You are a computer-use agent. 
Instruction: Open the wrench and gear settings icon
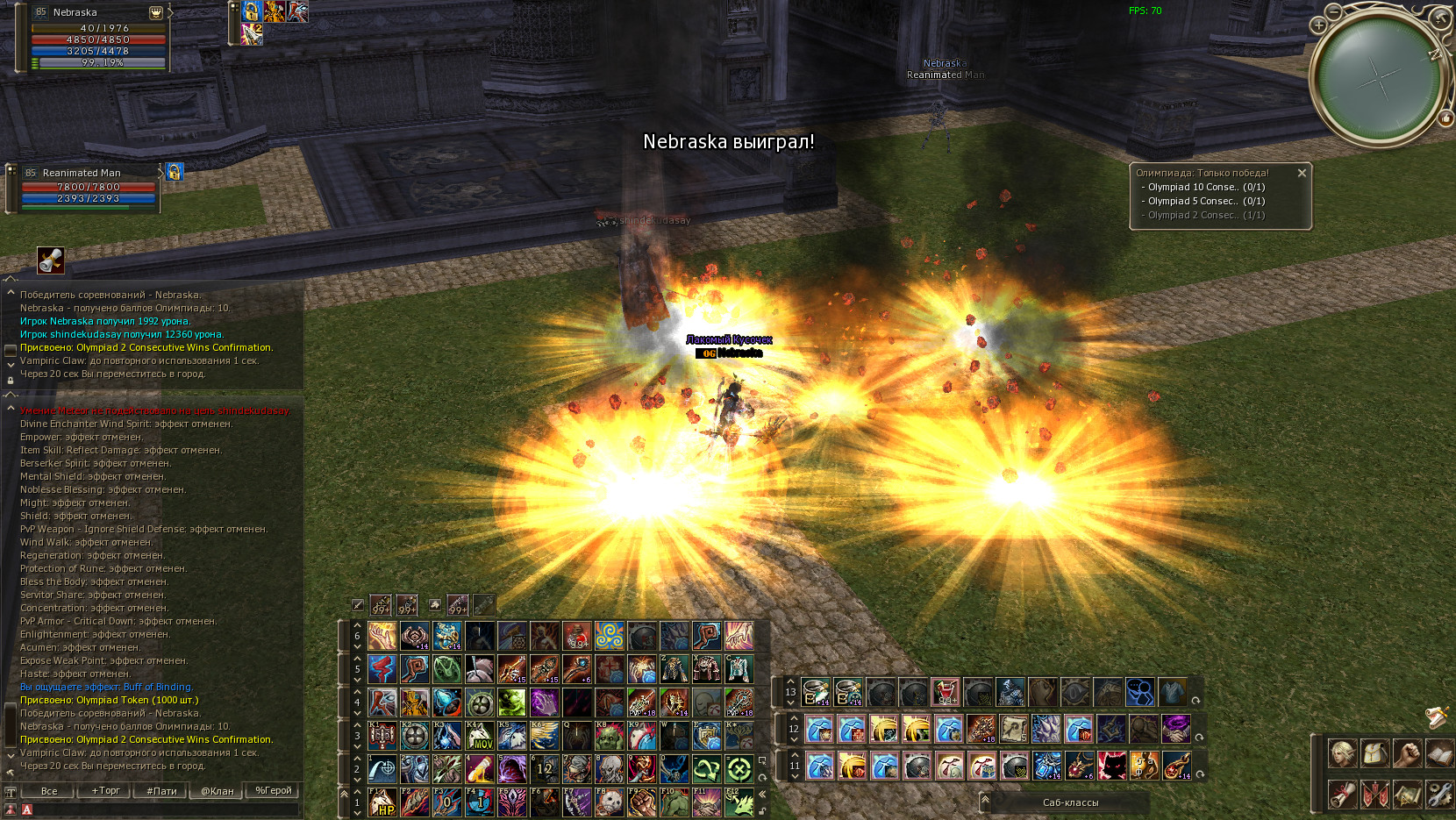1439,795
